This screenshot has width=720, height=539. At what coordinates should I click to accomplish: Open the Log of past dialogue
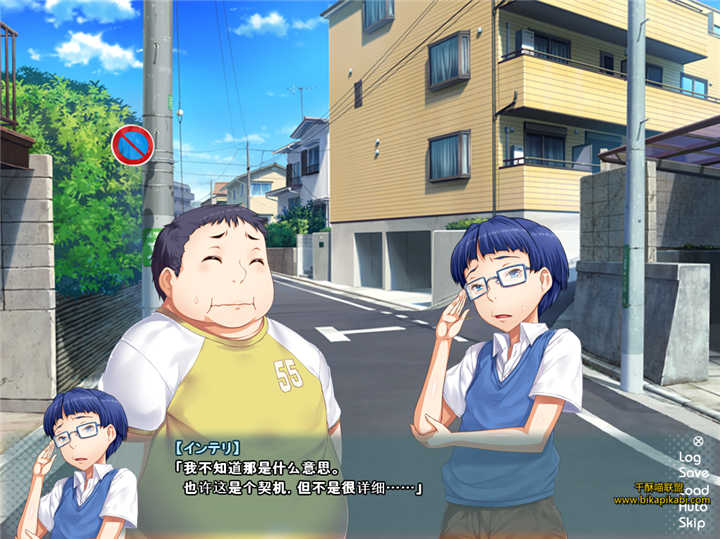690,457
